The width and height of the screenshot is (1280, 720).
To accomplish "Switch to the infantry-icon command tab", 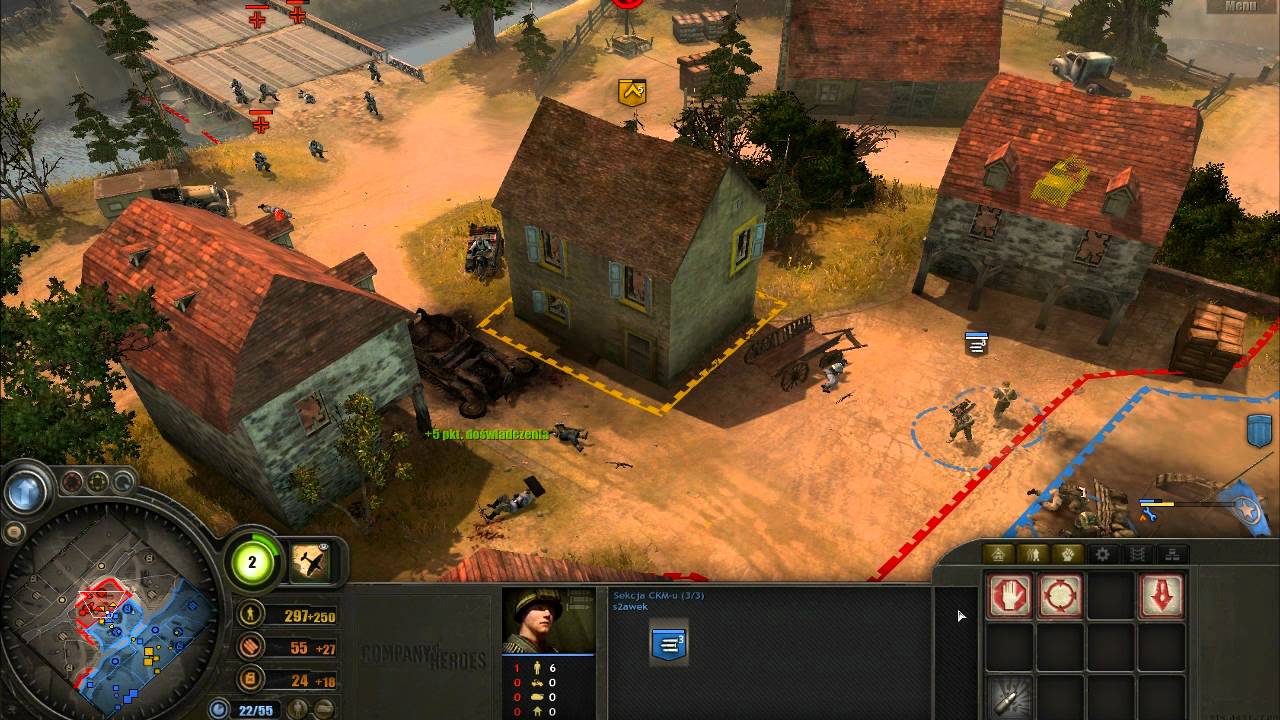I will 1032,554.
